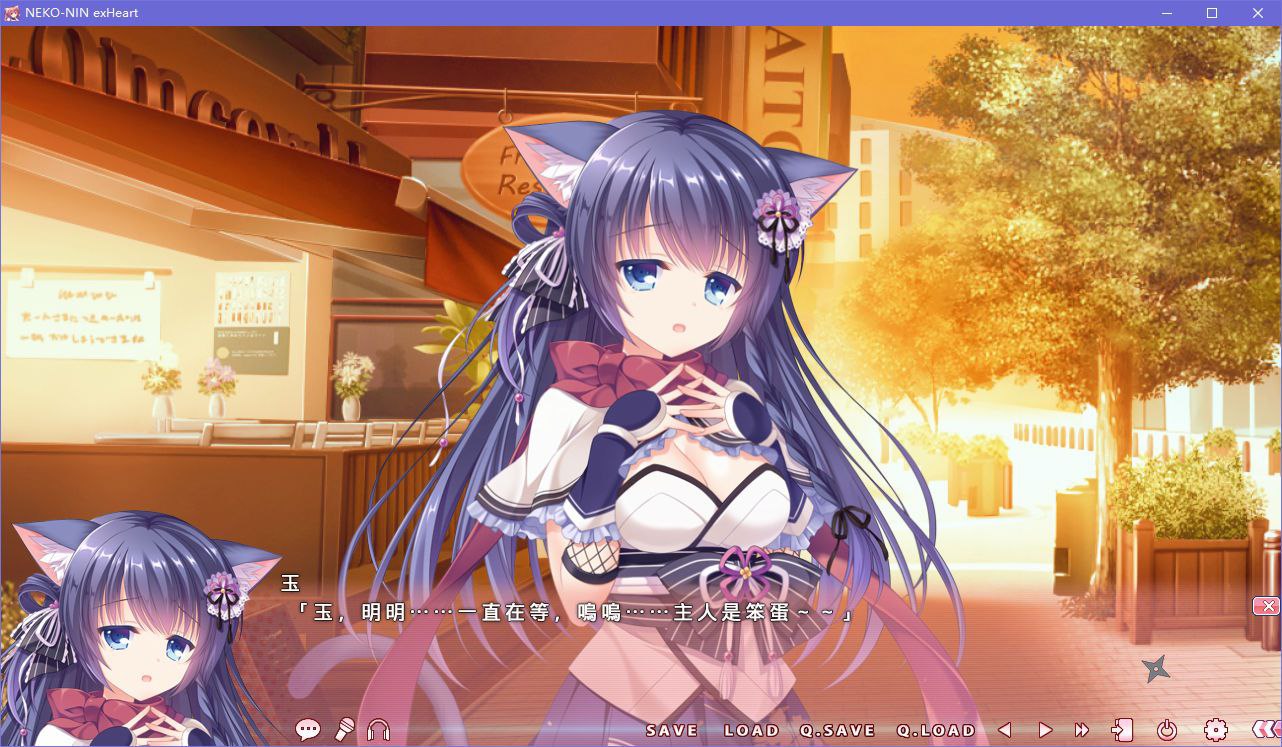Activate skip mode with the fast-forward icon
The width and height of the screenshot is (1282, 747).
pos(1082,730)
